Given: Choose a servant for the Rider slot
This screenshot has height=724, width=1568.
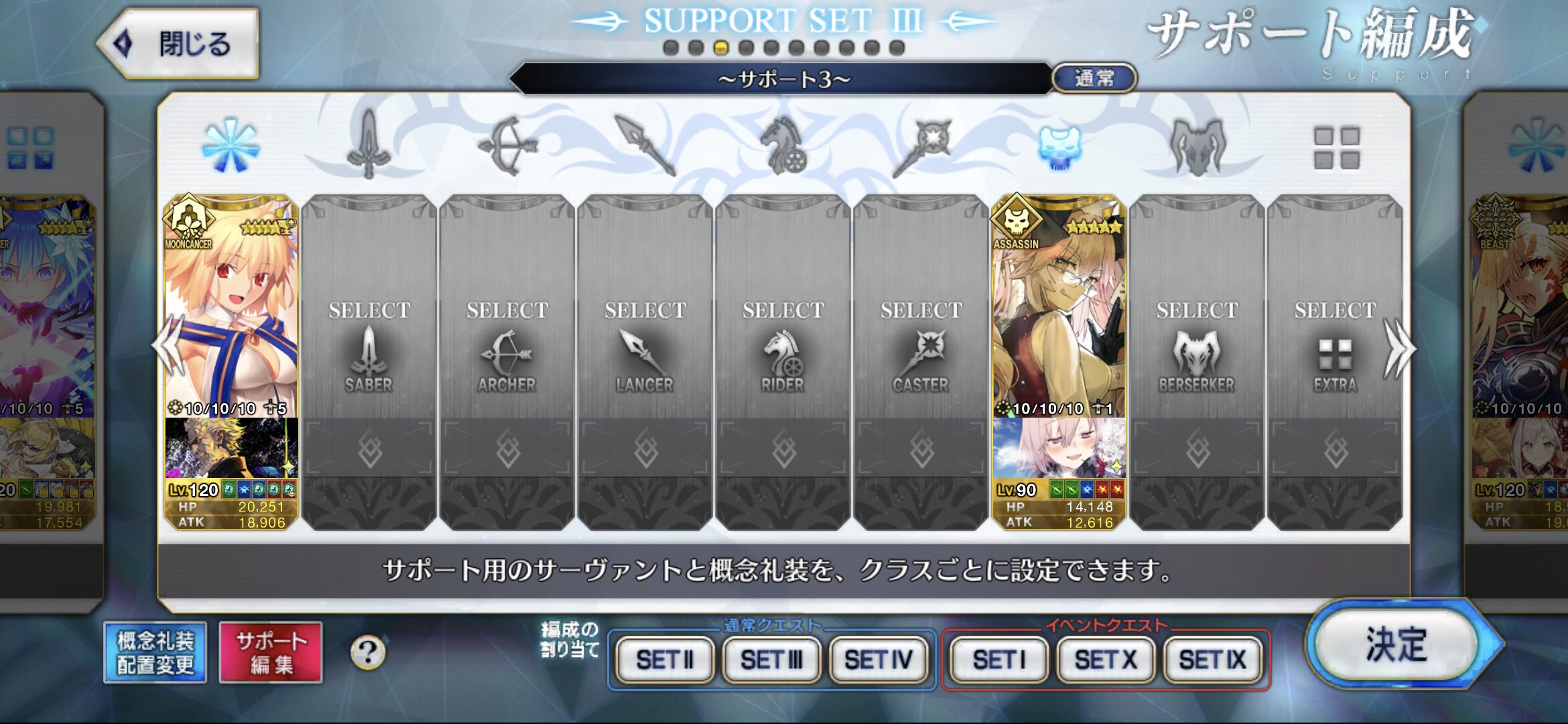Looking at the screenshot, I should click(x=783, y=349).
